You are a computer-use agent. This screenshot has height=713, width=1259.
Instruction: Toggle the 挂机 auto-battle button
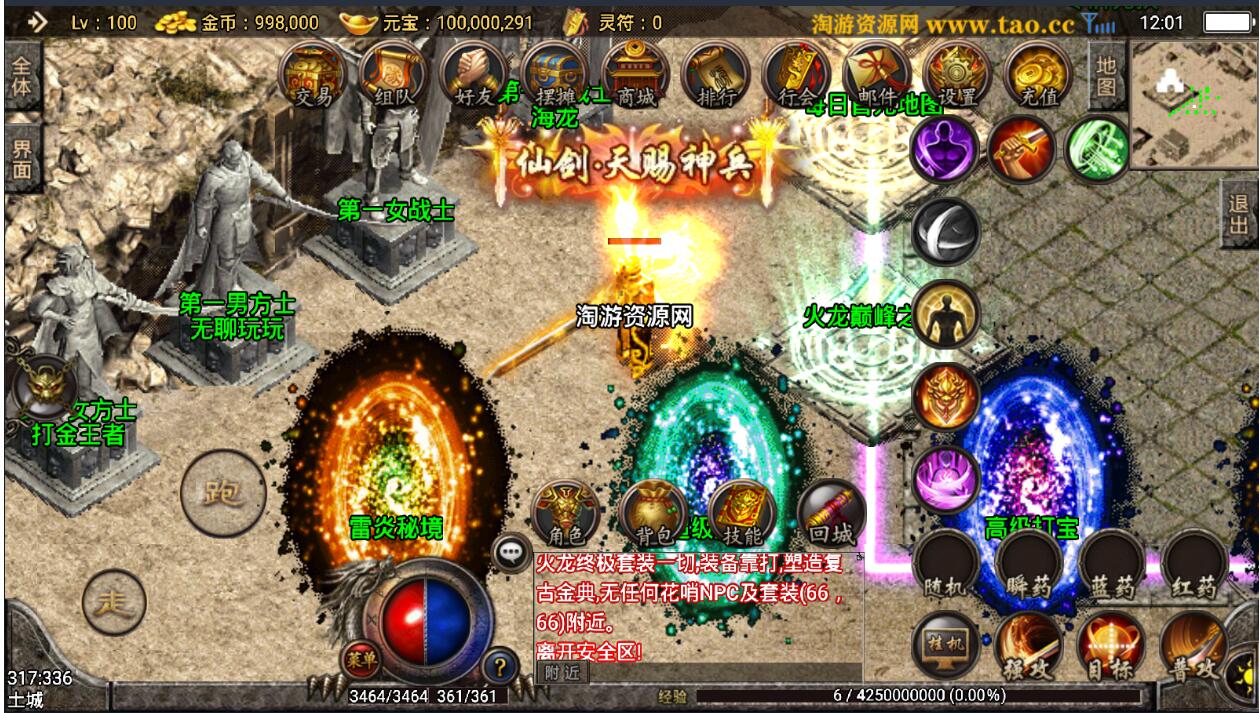pyautogui.click(x=945, y=645)
